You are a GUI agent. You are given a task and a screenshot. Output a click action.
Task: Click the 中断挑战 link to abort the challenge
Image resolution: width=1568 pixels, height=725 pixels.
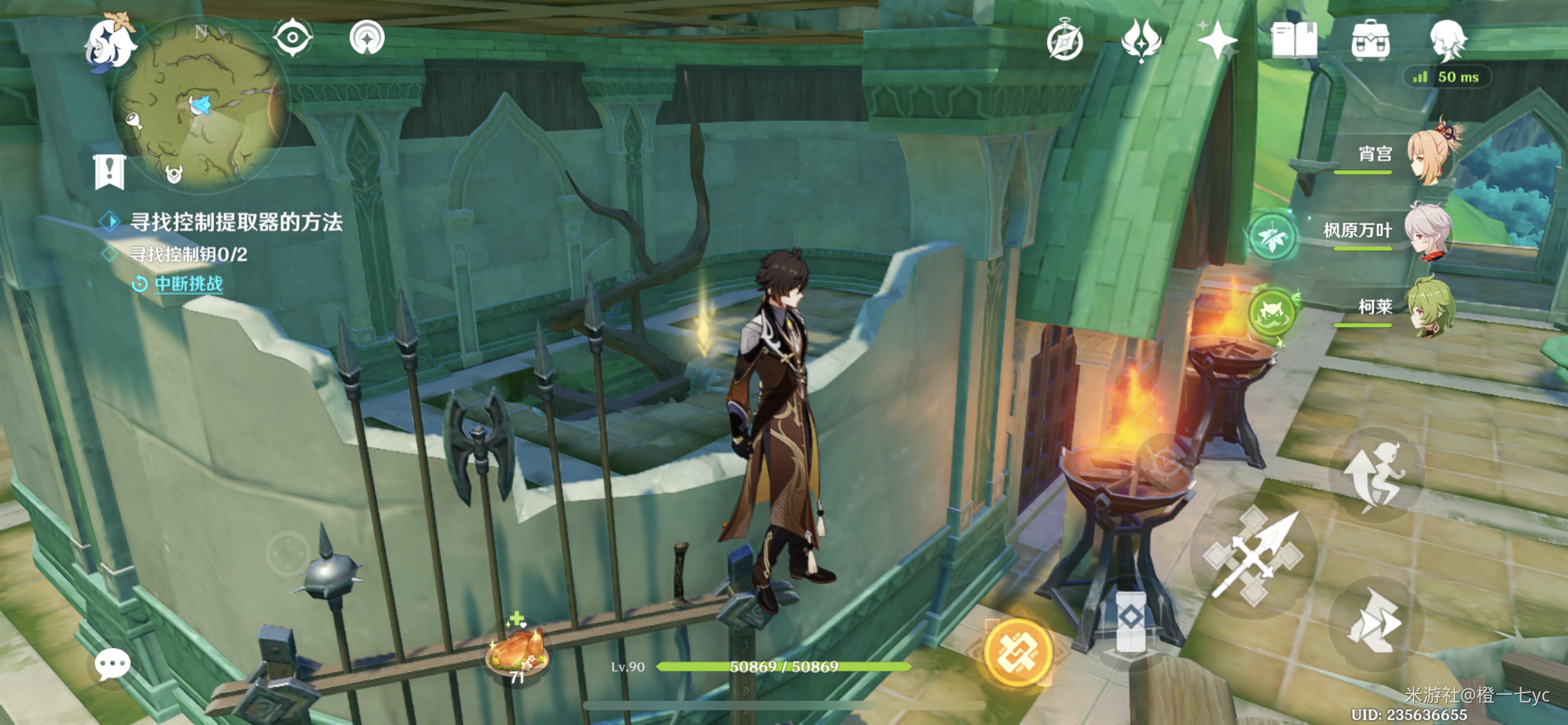point(188,284)
